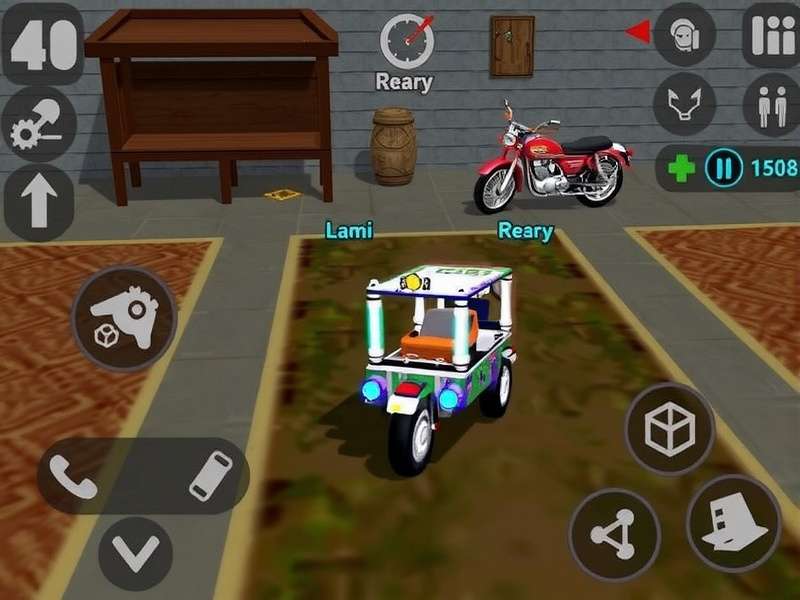Pause the game with the blue pause button

click(x=722, y=167)
